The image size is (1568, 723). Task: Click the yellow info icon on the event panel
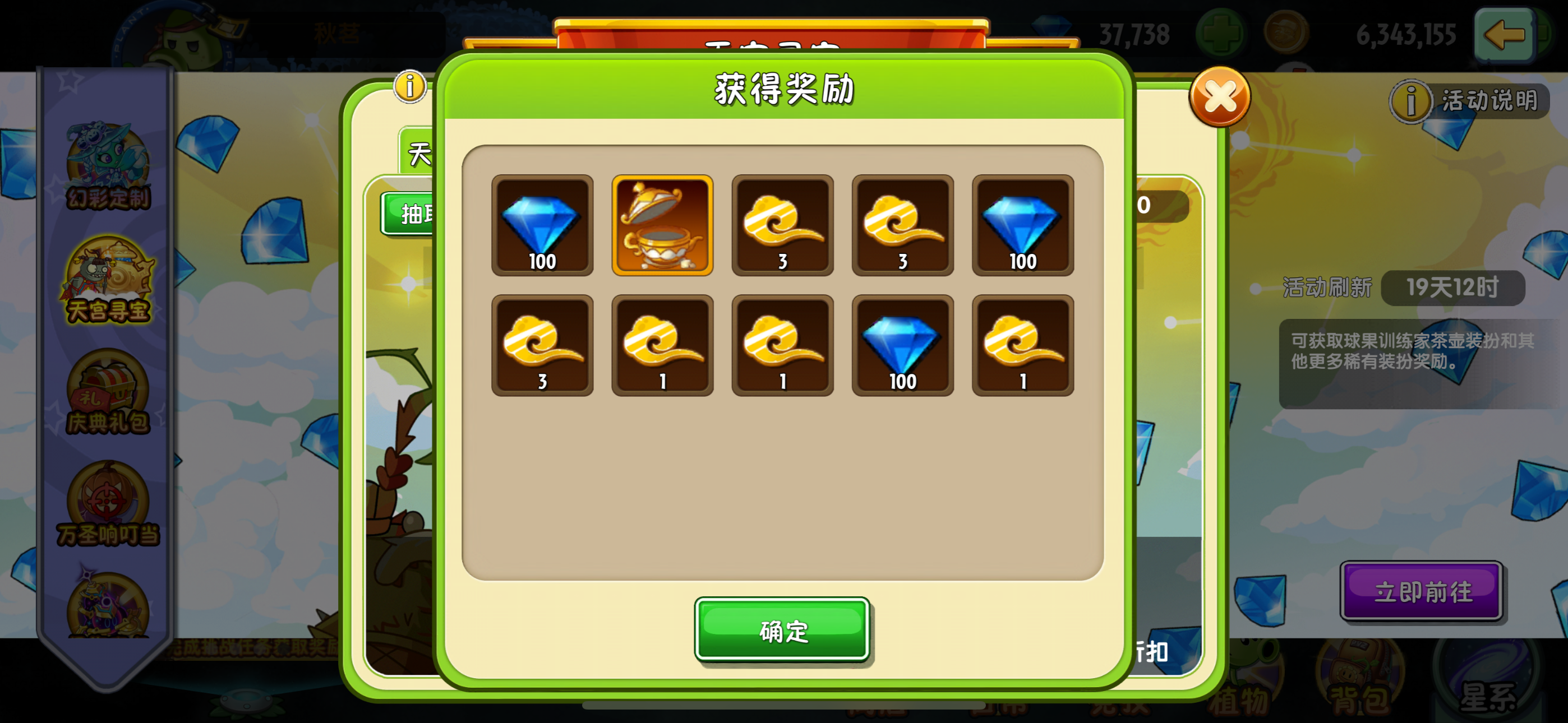411,87
